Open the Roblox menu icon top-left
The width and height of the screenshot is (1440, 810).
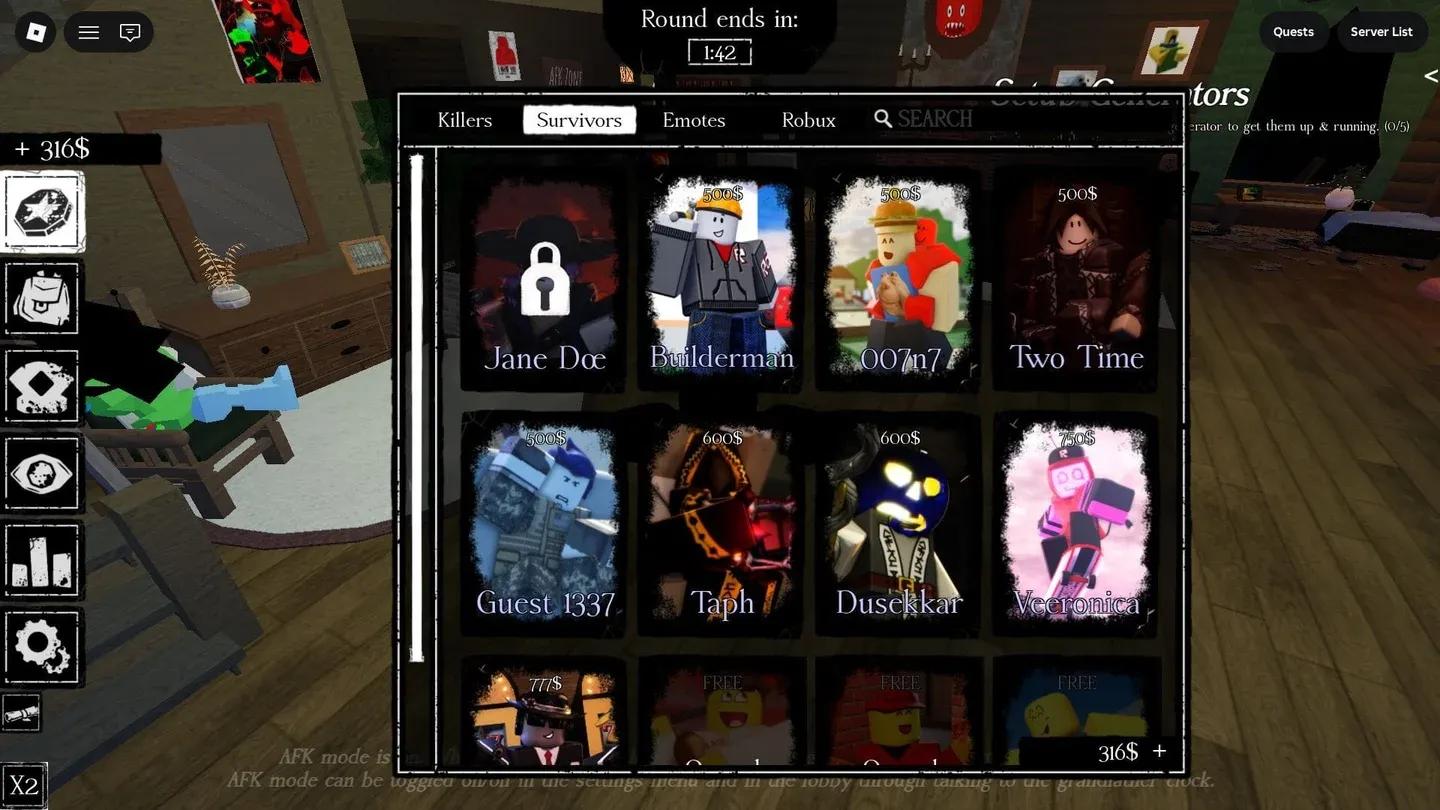[x=37, y=31]
